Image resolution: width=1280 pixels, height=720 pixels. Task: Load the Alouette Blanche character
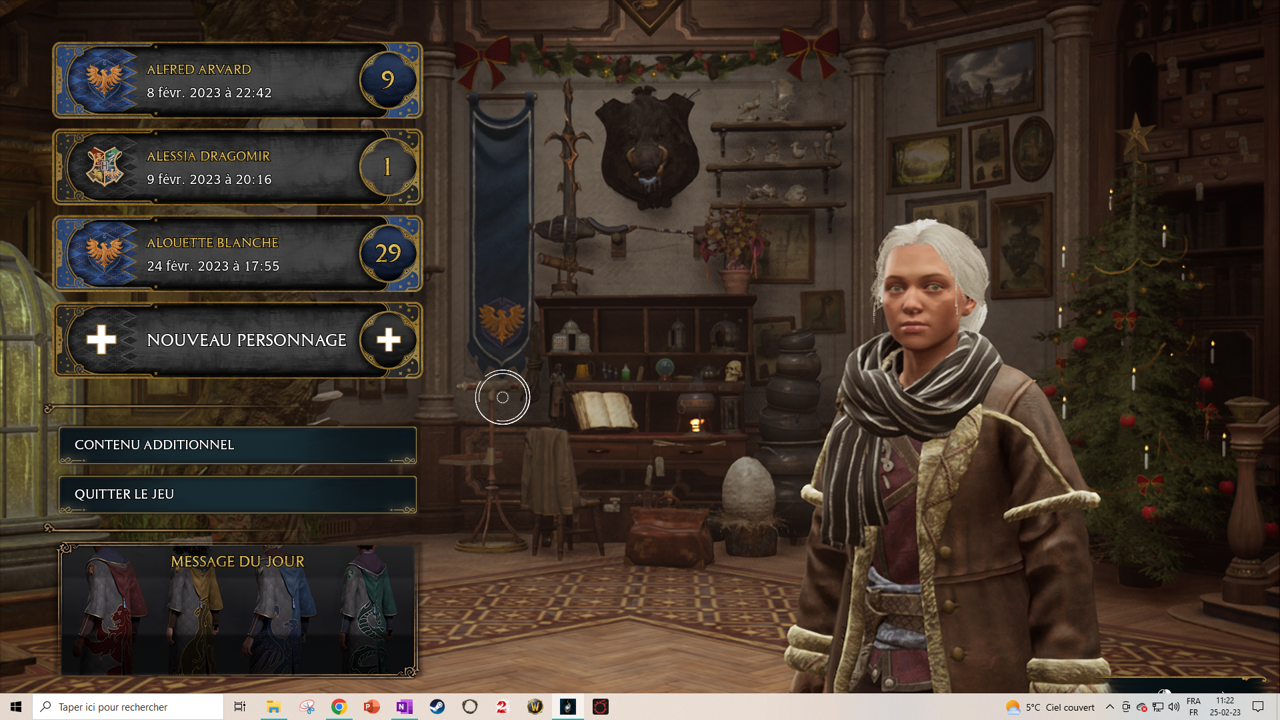coord(237,254)
